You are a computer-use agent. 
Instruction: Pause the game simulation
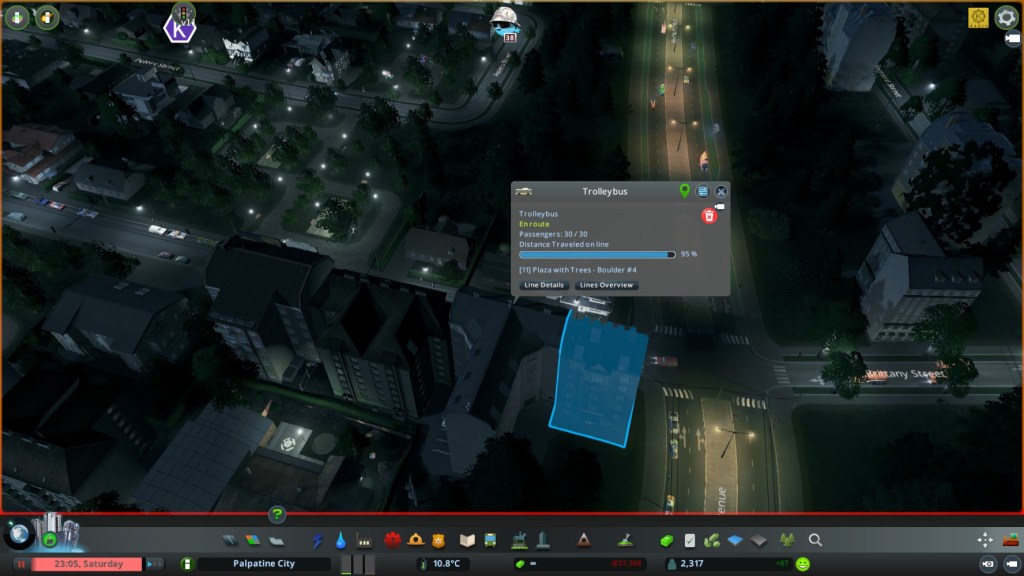point(20,564)
